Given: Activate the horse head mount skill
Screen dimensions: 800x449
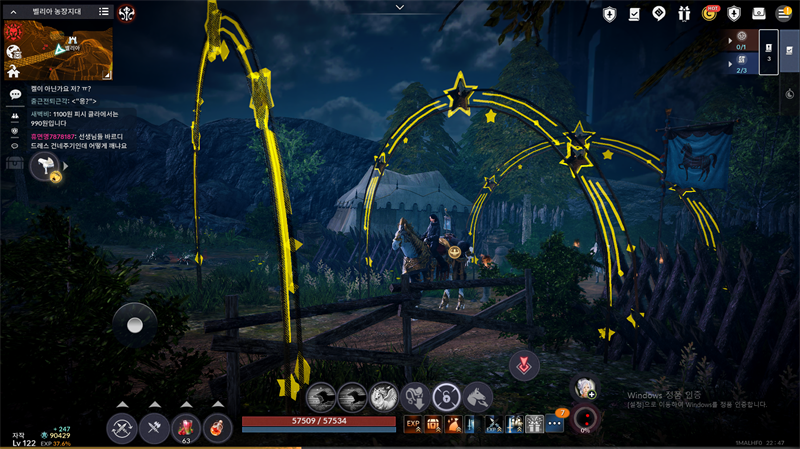Looking at the screenshot, I should point(477,396).
